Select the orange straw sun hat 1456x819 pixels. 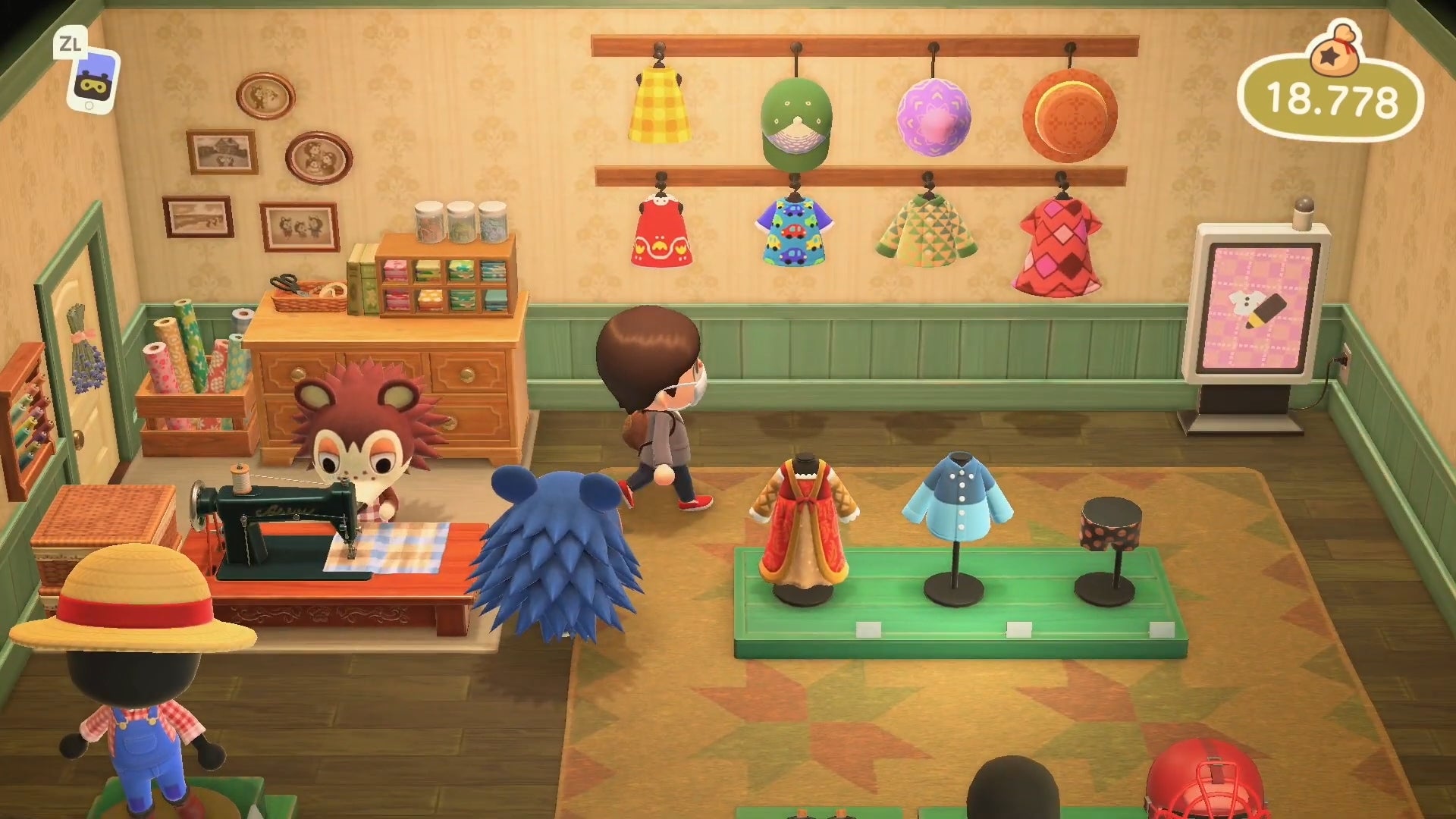click(x=1072, y=112)
